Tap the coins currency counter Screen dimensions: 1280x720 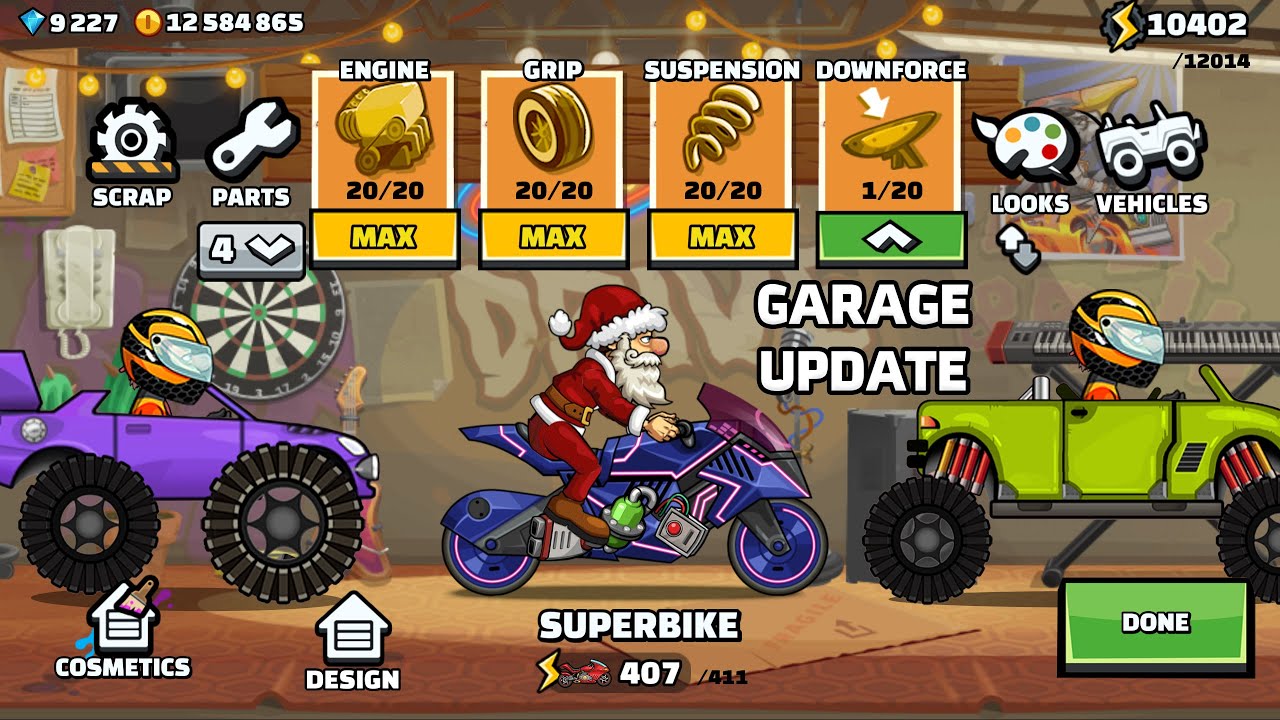219,22
